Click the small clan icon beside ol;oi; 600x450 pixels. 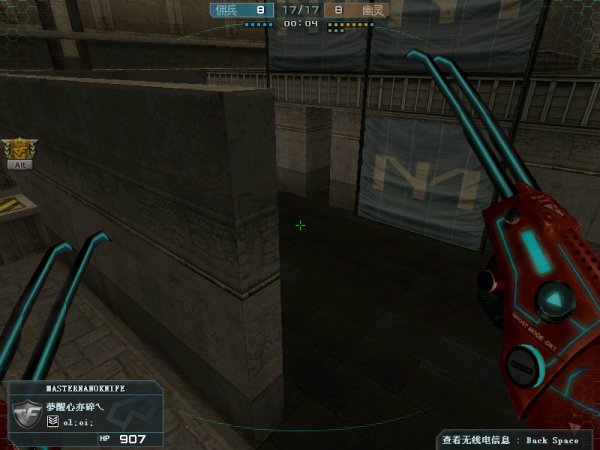point(53,422)
